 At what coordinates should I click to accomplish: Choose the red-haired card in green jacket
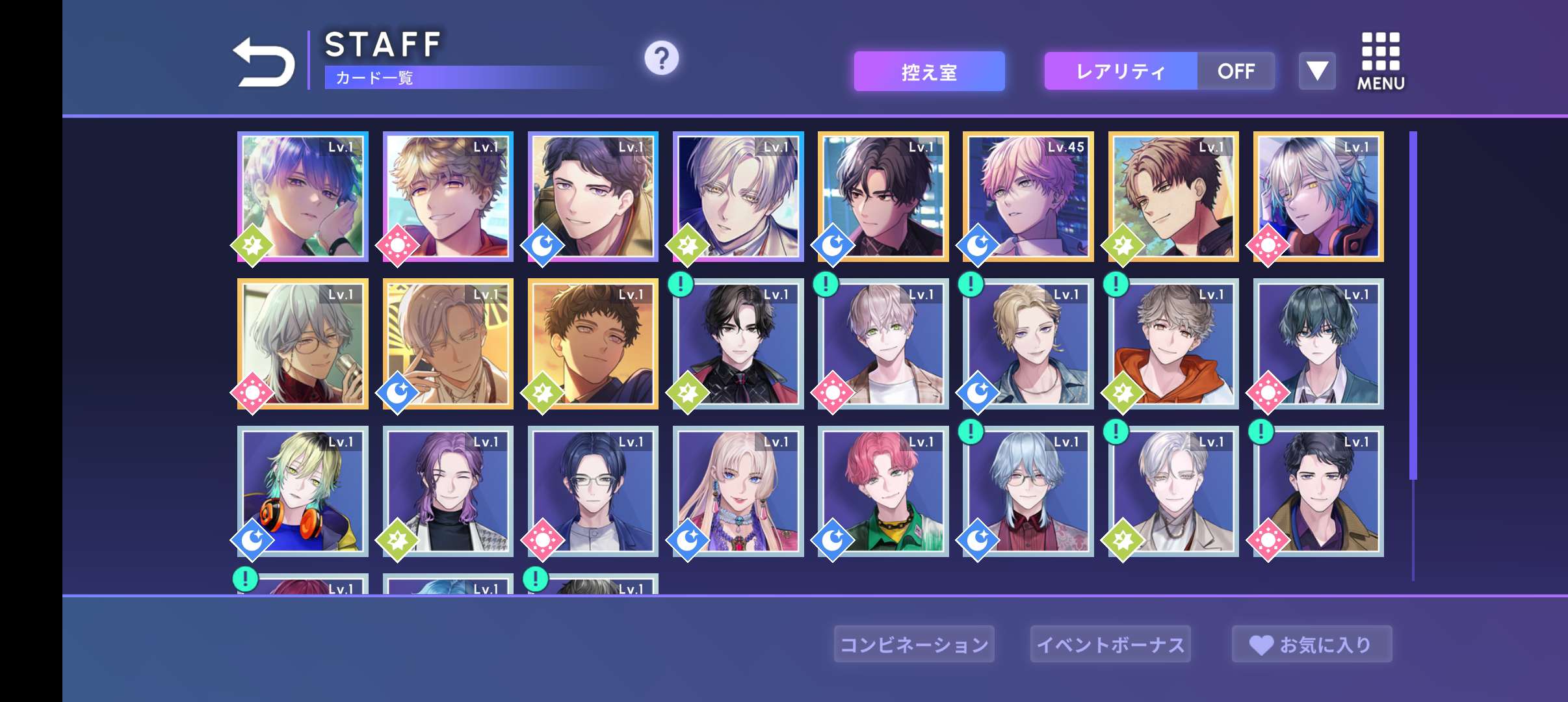pyautogui.click(x=883, y=491)
